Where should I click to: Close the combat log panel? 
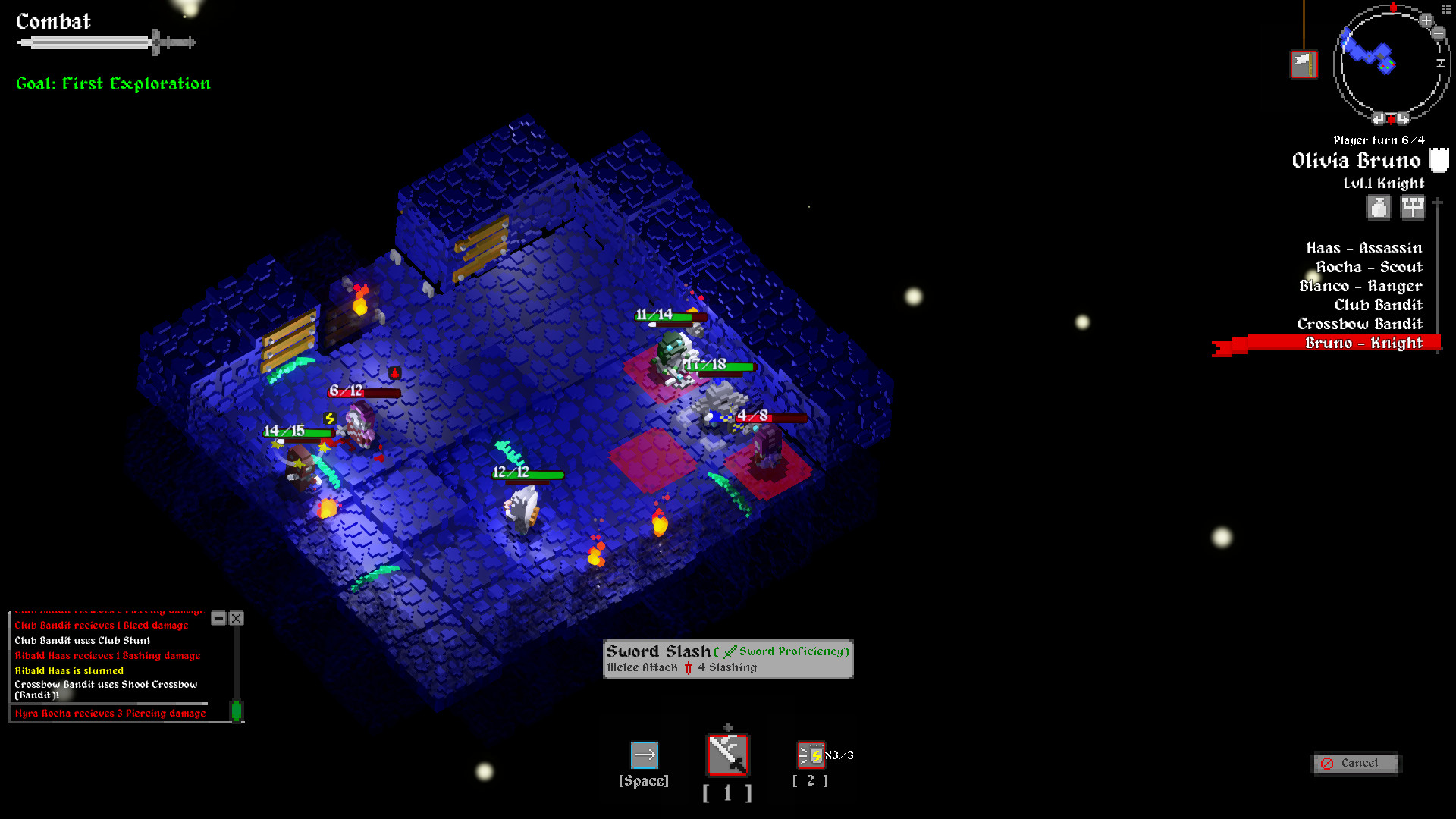(236, 619)
